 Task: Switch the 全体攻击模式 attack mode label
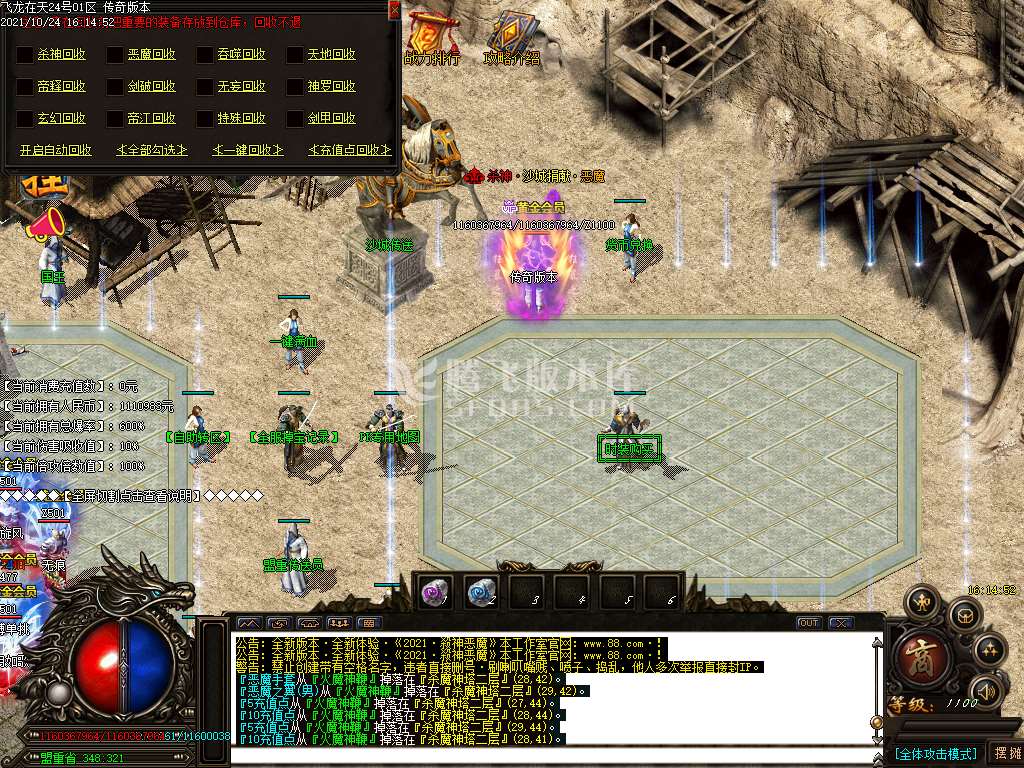[934, 753]
